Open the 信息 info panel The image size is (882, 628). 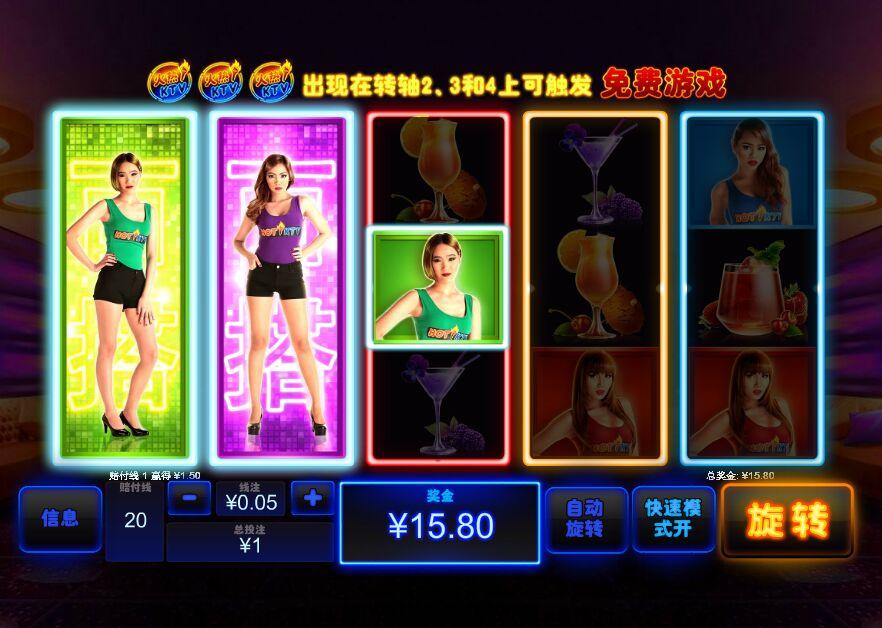tap(60, 519)
